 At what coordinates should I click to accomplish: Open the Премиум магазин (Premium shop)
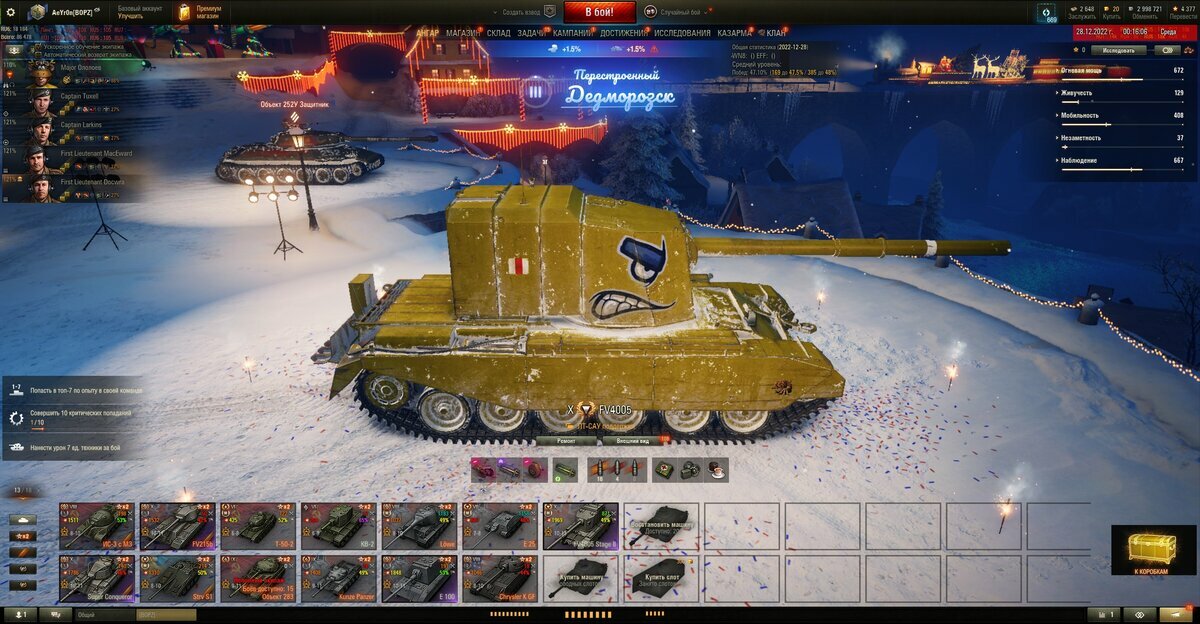click(x=200, y=12)
